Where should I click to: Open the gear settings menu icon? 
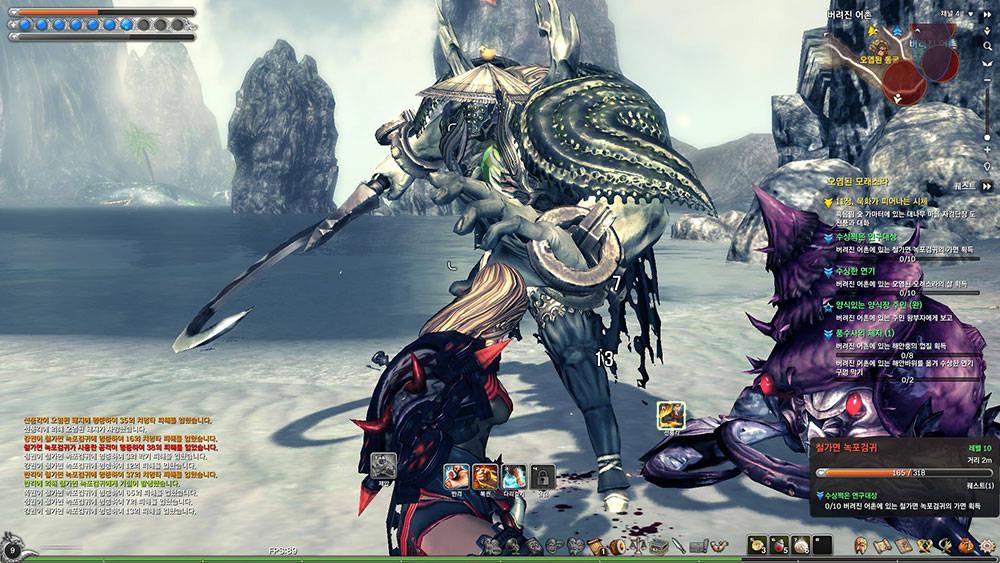point(986,546)
